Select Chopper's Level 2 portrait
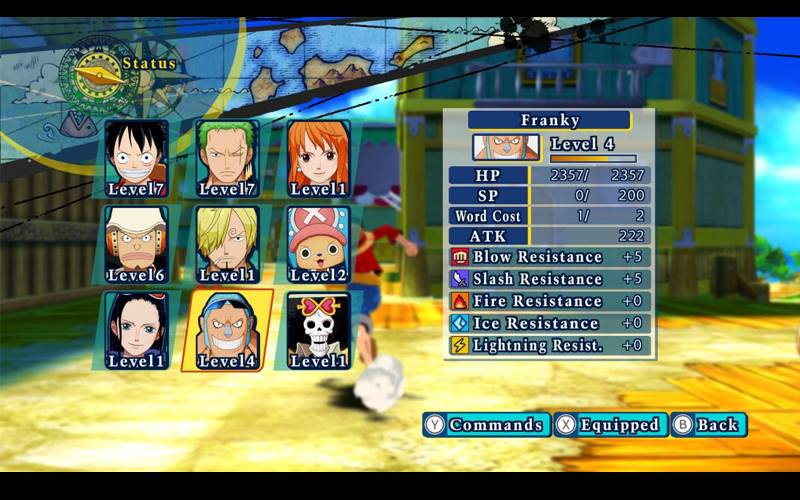The image size is (800, 500). click(319, 244)
